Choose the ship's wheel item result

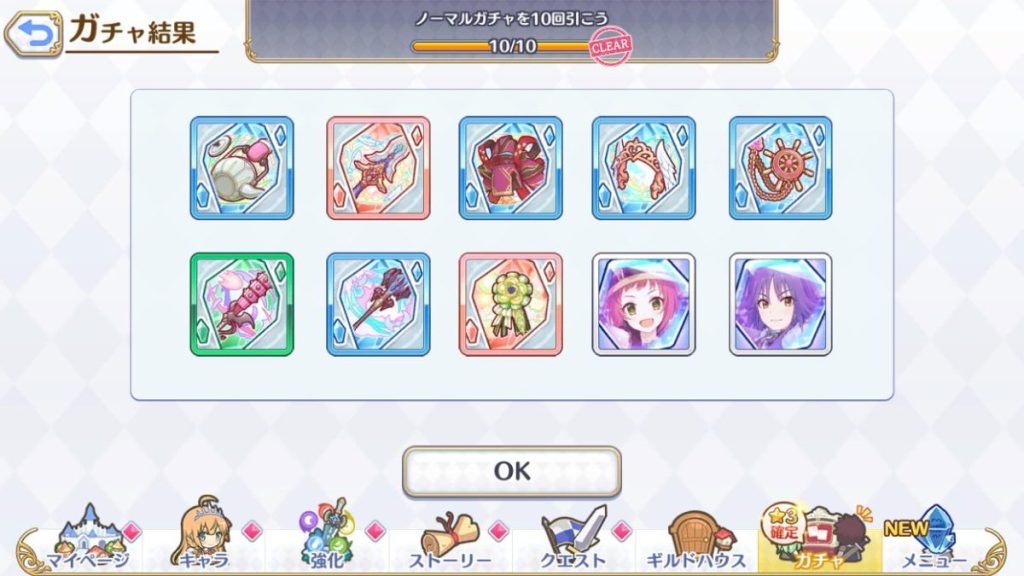(780, 168)
